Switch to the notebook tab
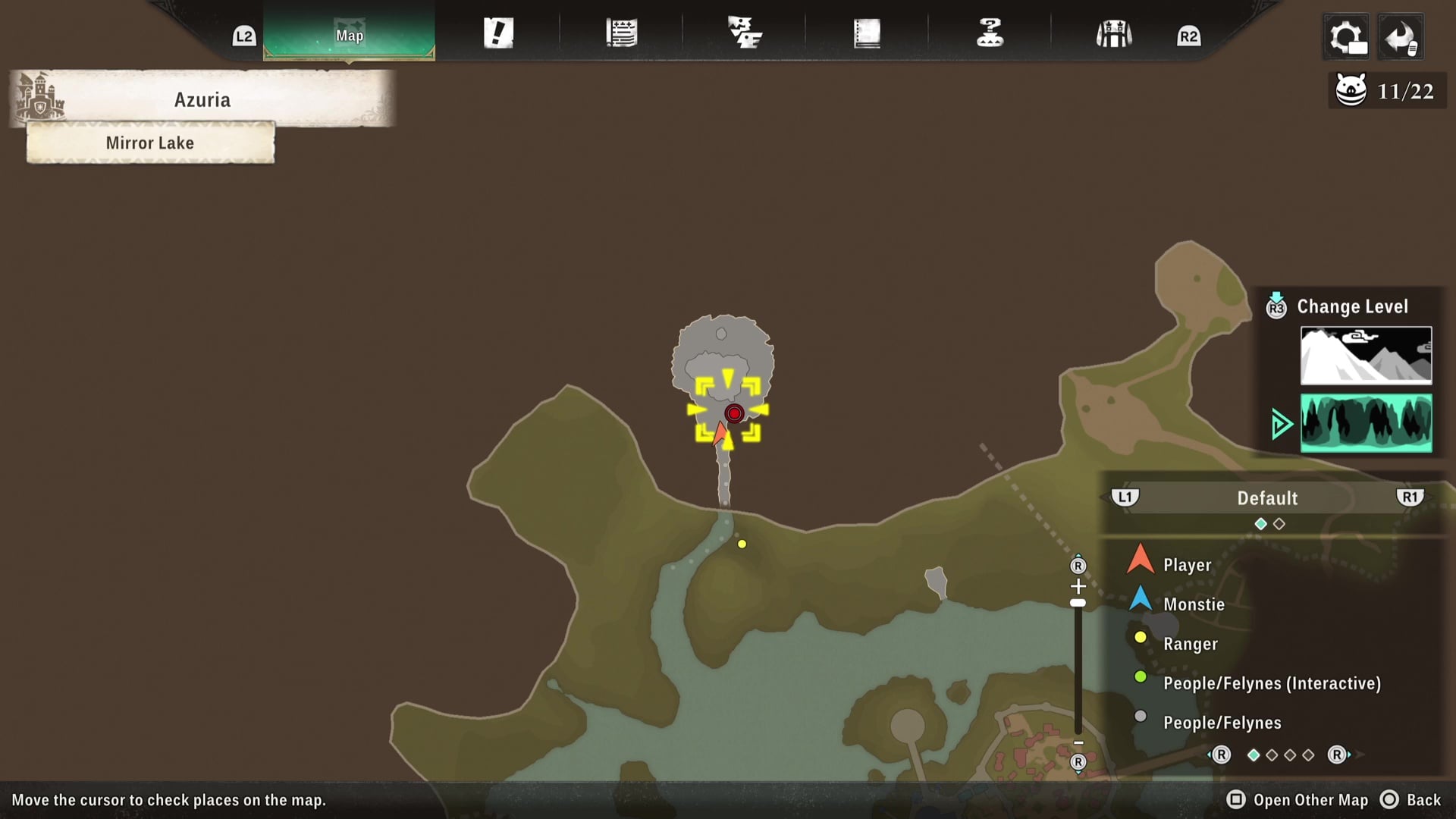This screenshot has width=1456, height=819. tap(867, 33)
